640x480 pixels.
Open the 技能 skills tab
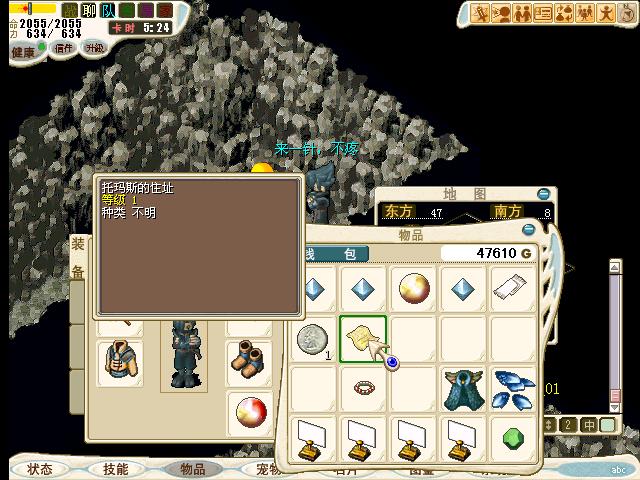click(x=116, y=469)
